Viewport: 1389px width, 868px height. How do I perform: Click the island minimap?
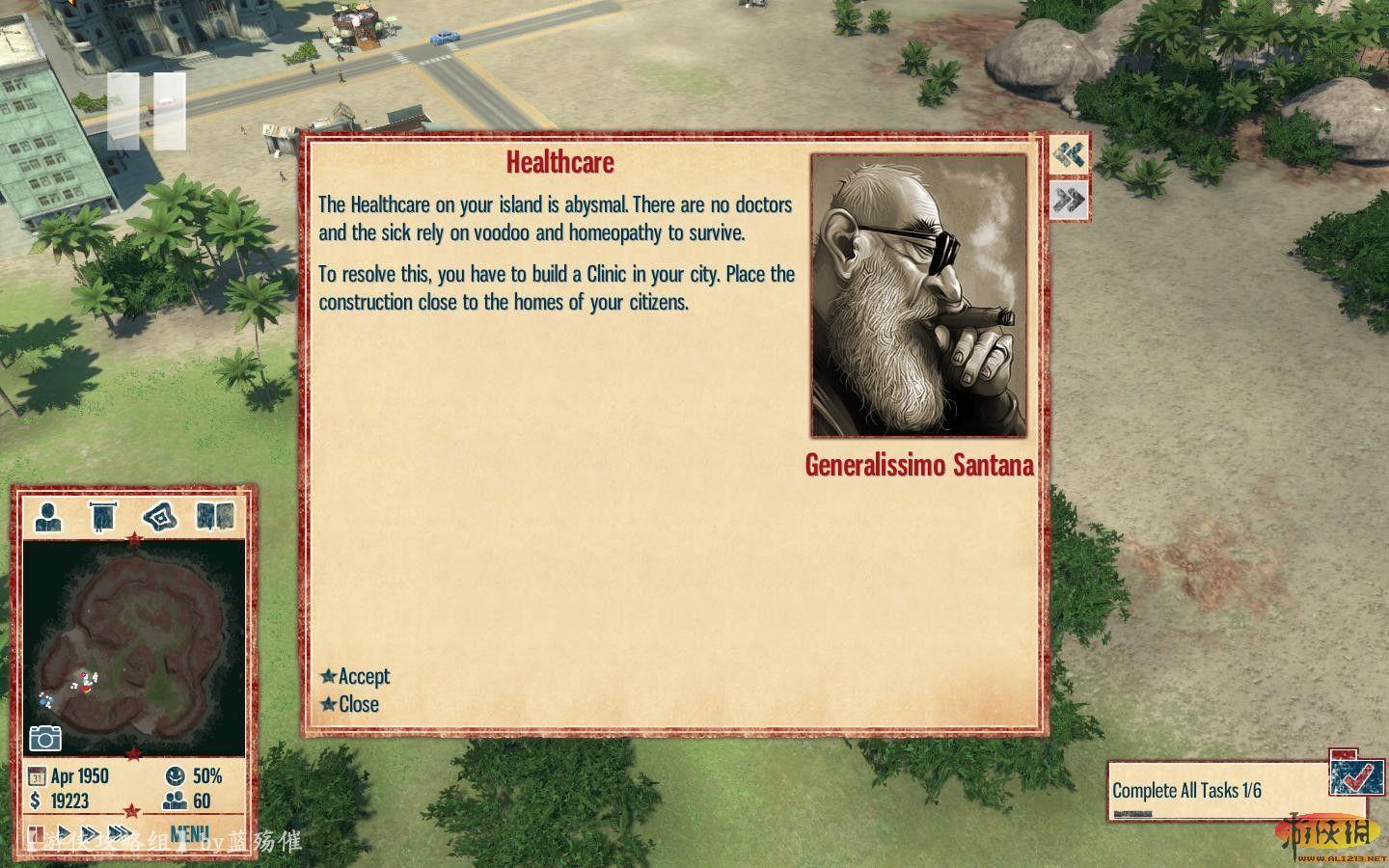pos(133,646)
